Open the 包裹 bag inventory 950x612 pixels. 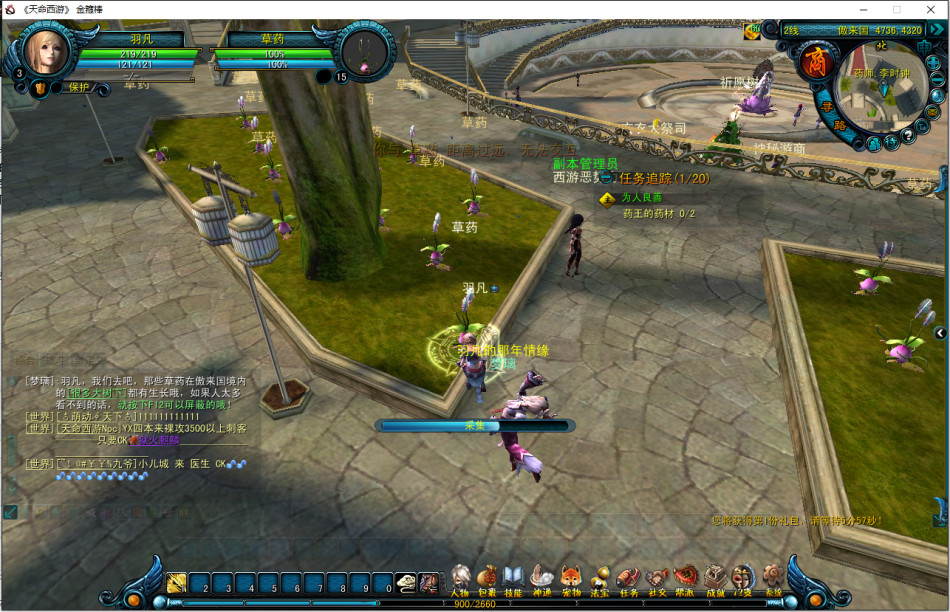click(487, 577)
